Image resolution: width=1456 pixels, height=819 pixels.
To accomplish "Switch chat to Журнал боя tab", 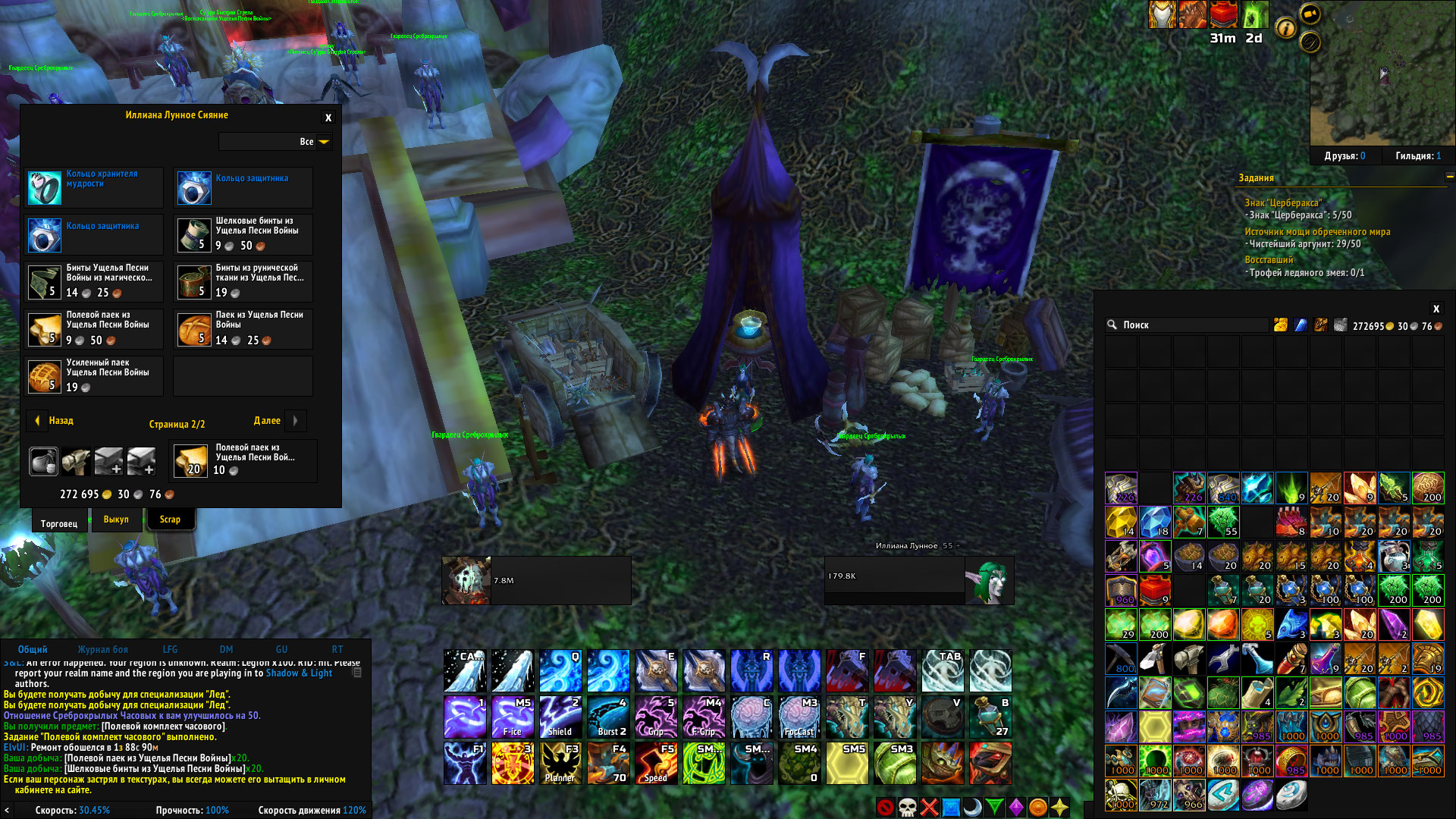I will [x=102, y=650].
